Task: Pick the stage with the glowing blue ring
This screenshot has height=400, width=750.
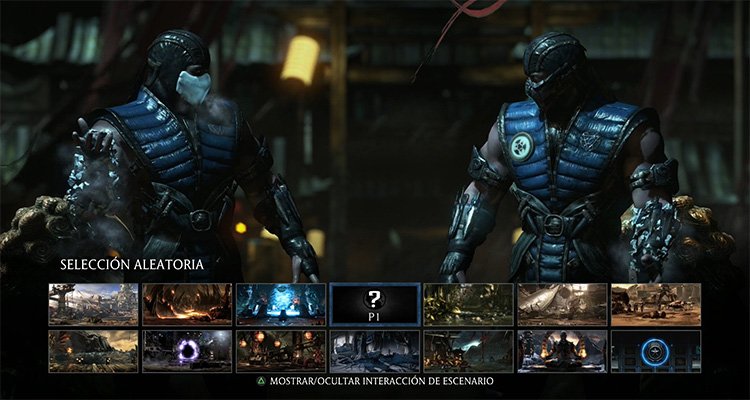Action: [x=656, y=351]
